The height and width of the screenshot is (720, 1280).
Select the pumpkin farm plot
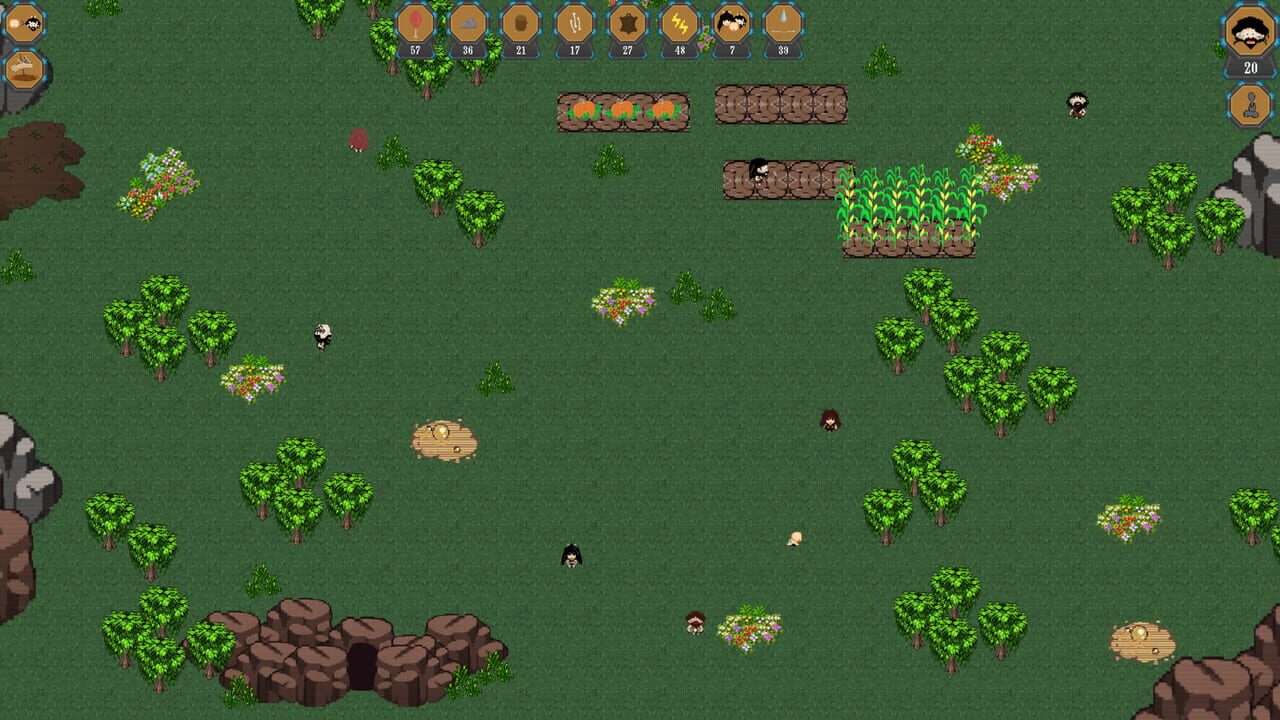[620, 110]
